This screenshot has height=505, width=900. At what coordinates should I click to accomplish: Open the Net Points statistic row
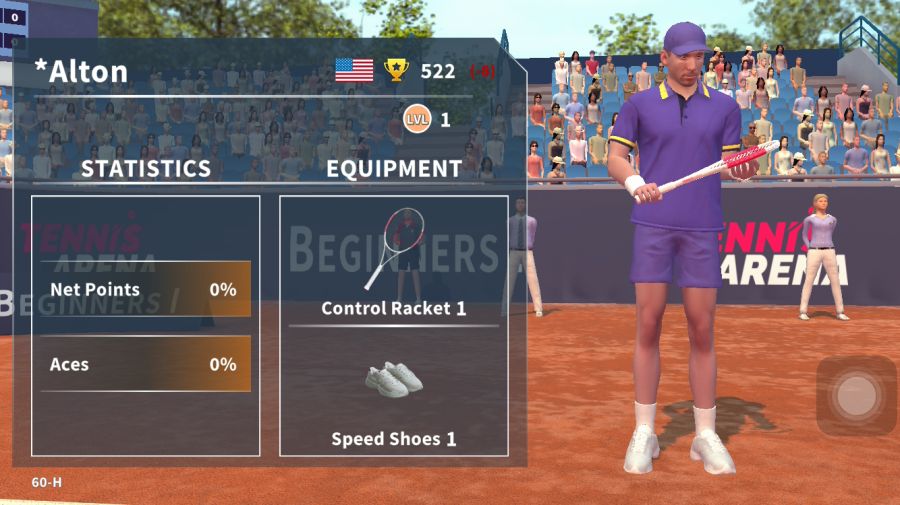(x=145, y=290)
